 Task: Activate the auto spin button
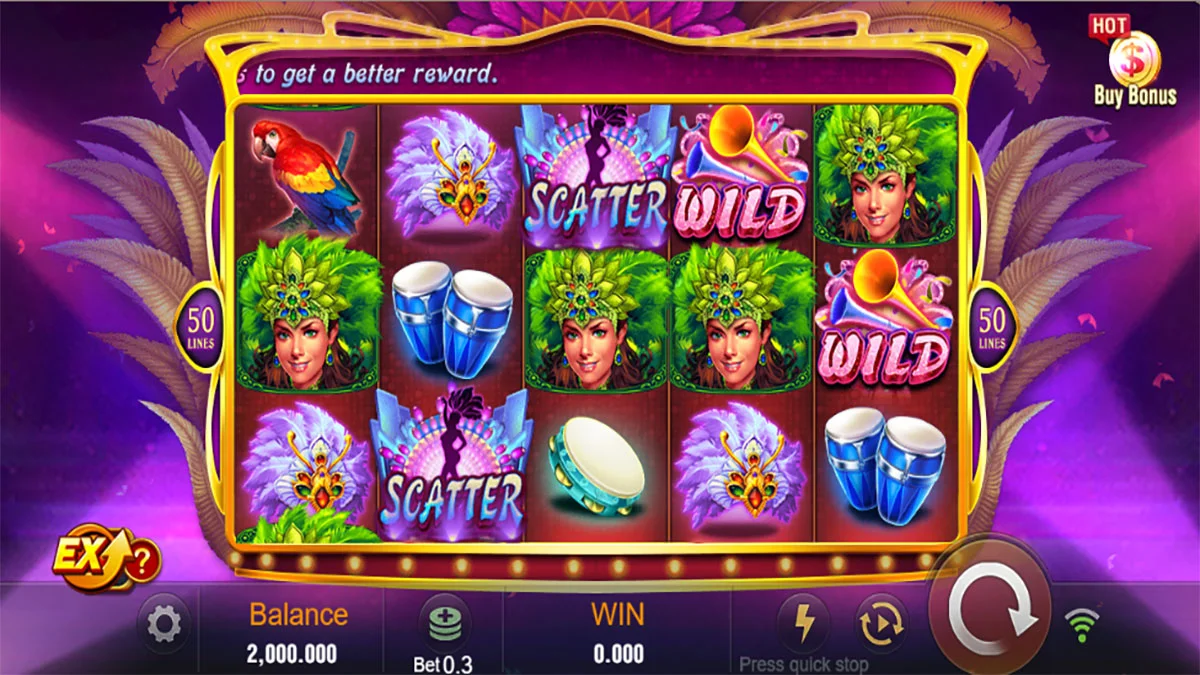(x=880, y=622)
